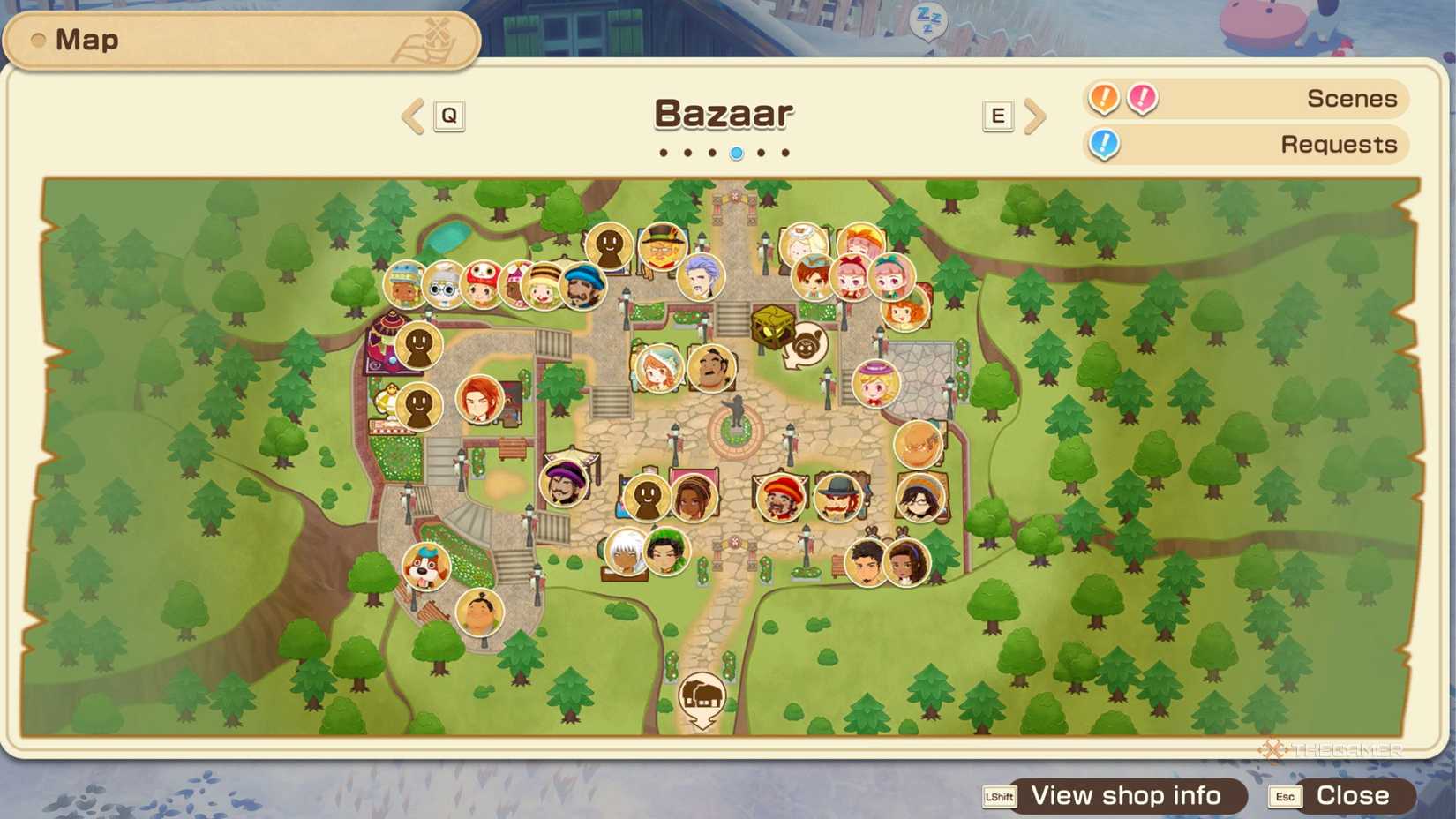1456x819 pixels.
Task: Open the Requests panel
Action: tap(1339, 144)
